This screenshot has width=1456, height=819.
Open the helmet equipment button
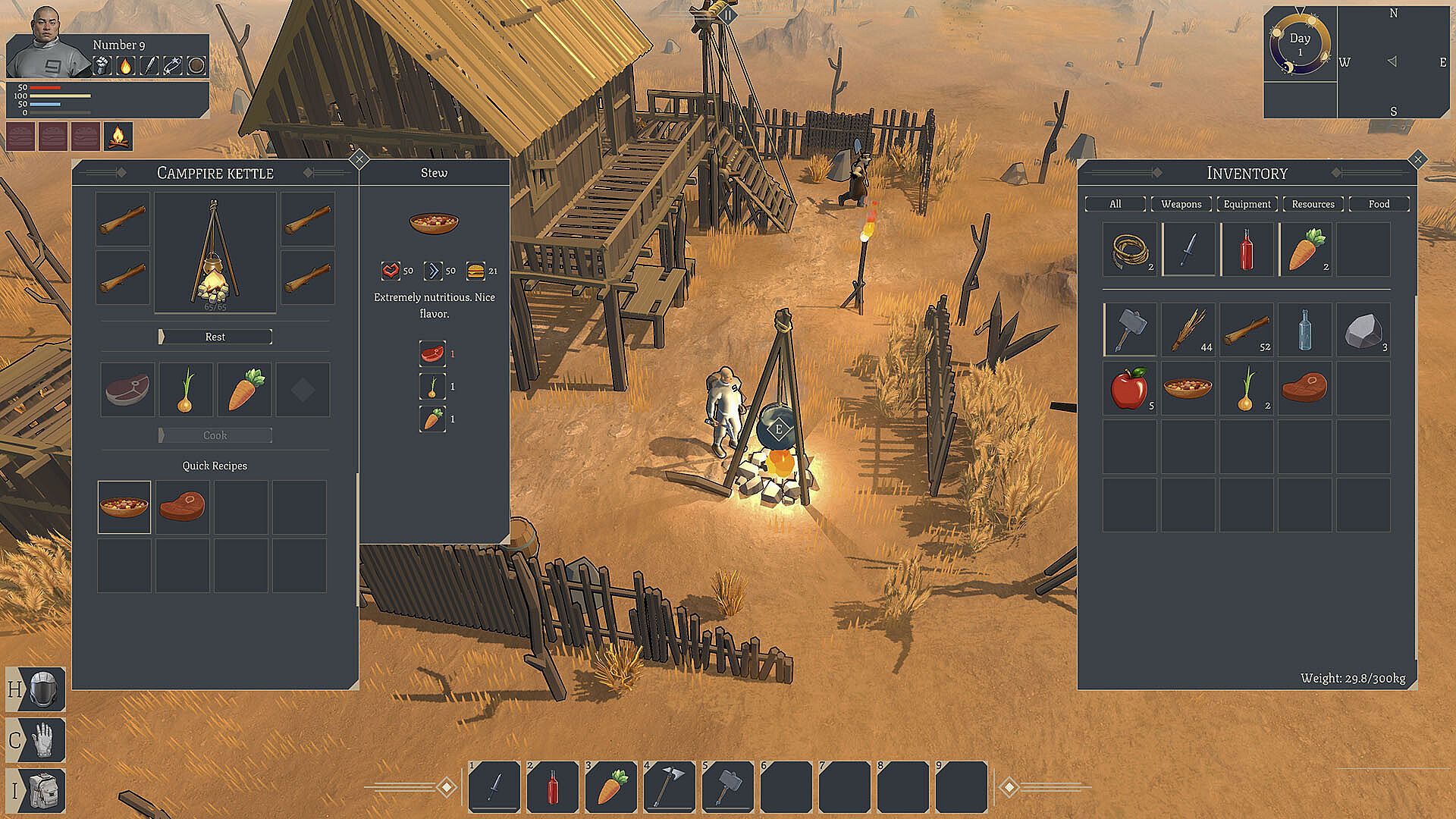[36, 689]
